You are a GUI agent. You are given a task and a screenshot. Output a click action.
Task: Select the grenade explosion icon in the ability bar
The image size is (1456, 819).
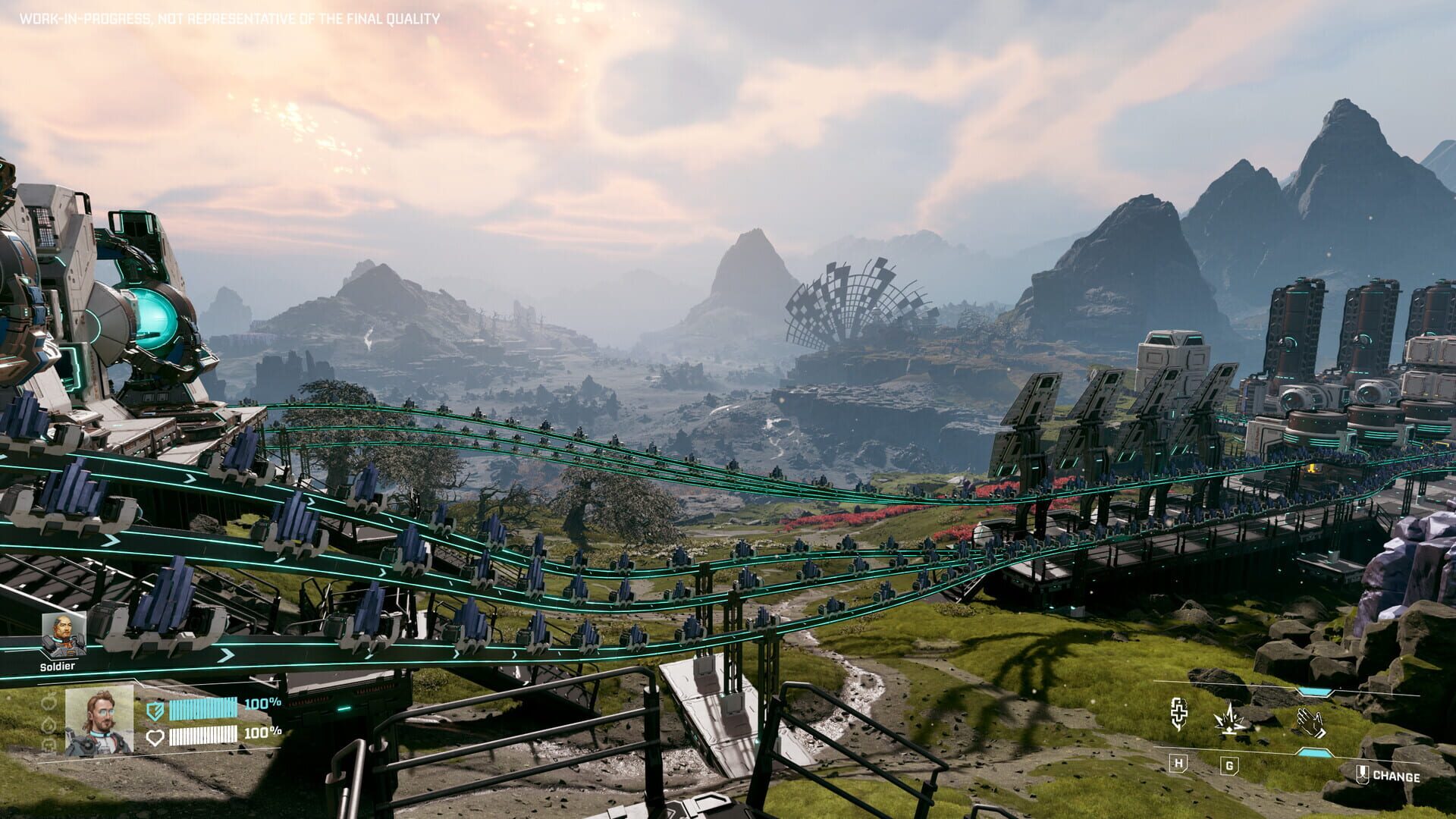coord(1228,719)
